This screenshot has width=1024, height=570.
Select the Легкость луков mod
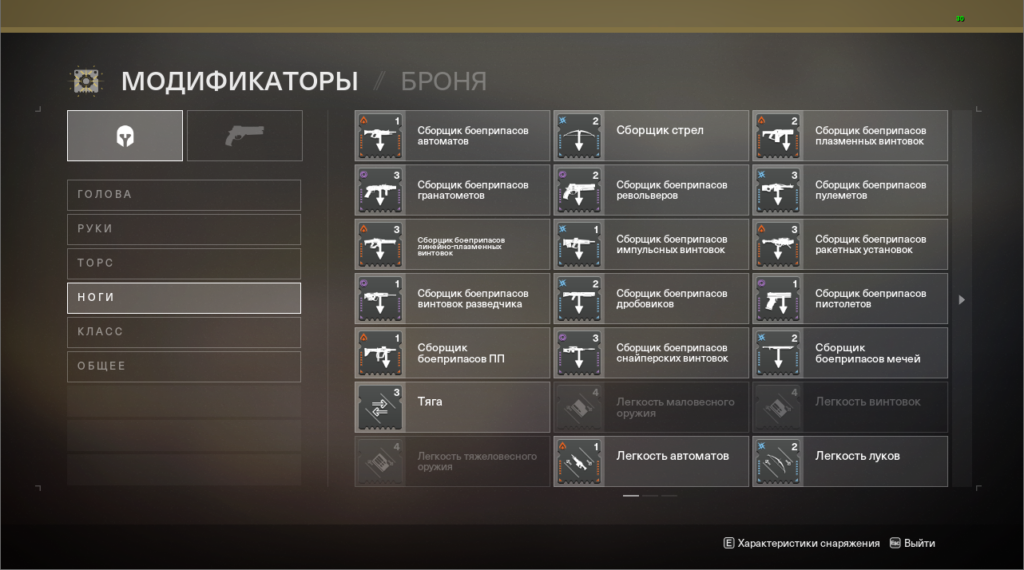click(850, 461)
